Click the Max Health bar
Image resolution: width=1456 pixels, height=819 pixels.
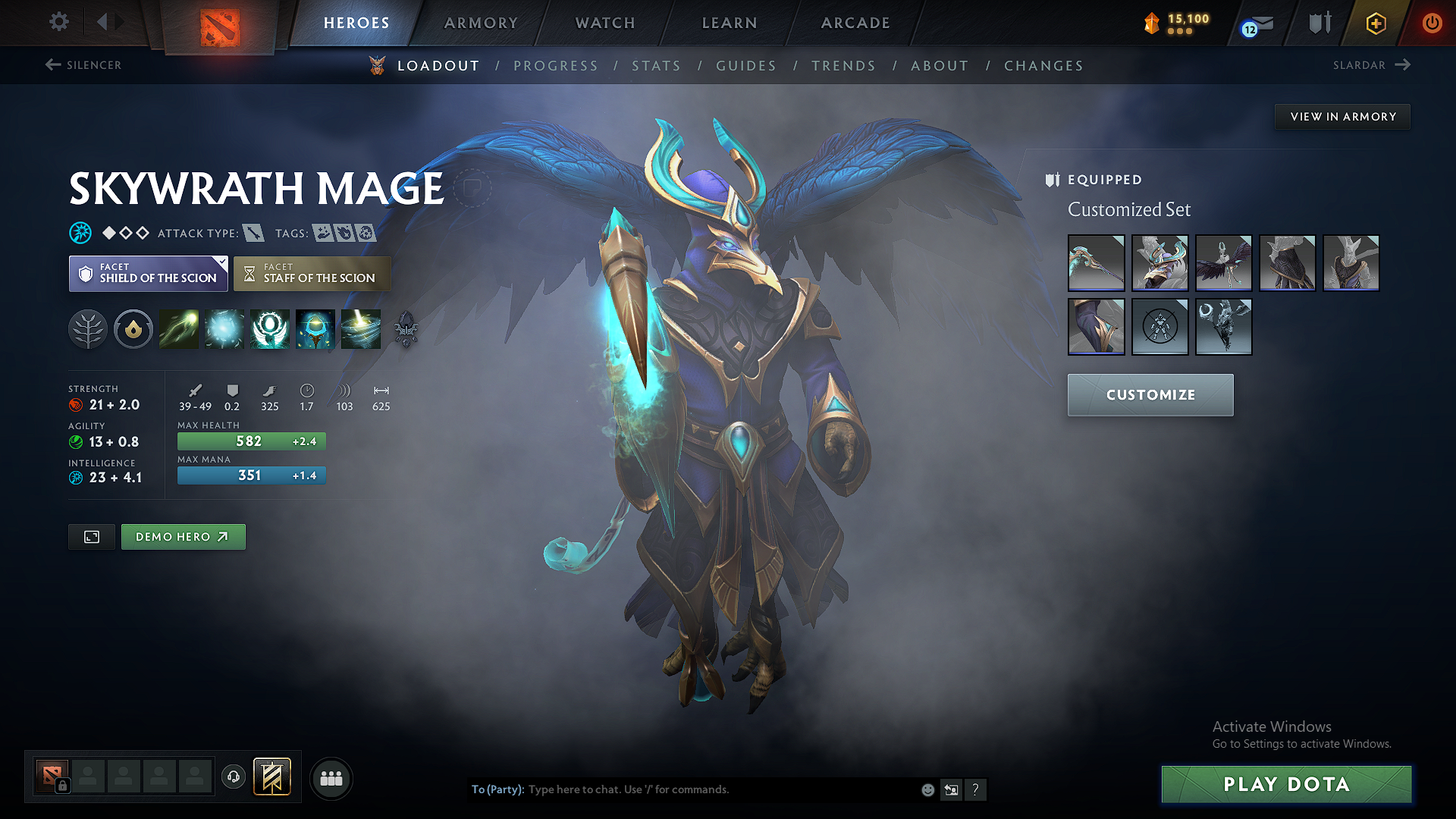(251, 441)
